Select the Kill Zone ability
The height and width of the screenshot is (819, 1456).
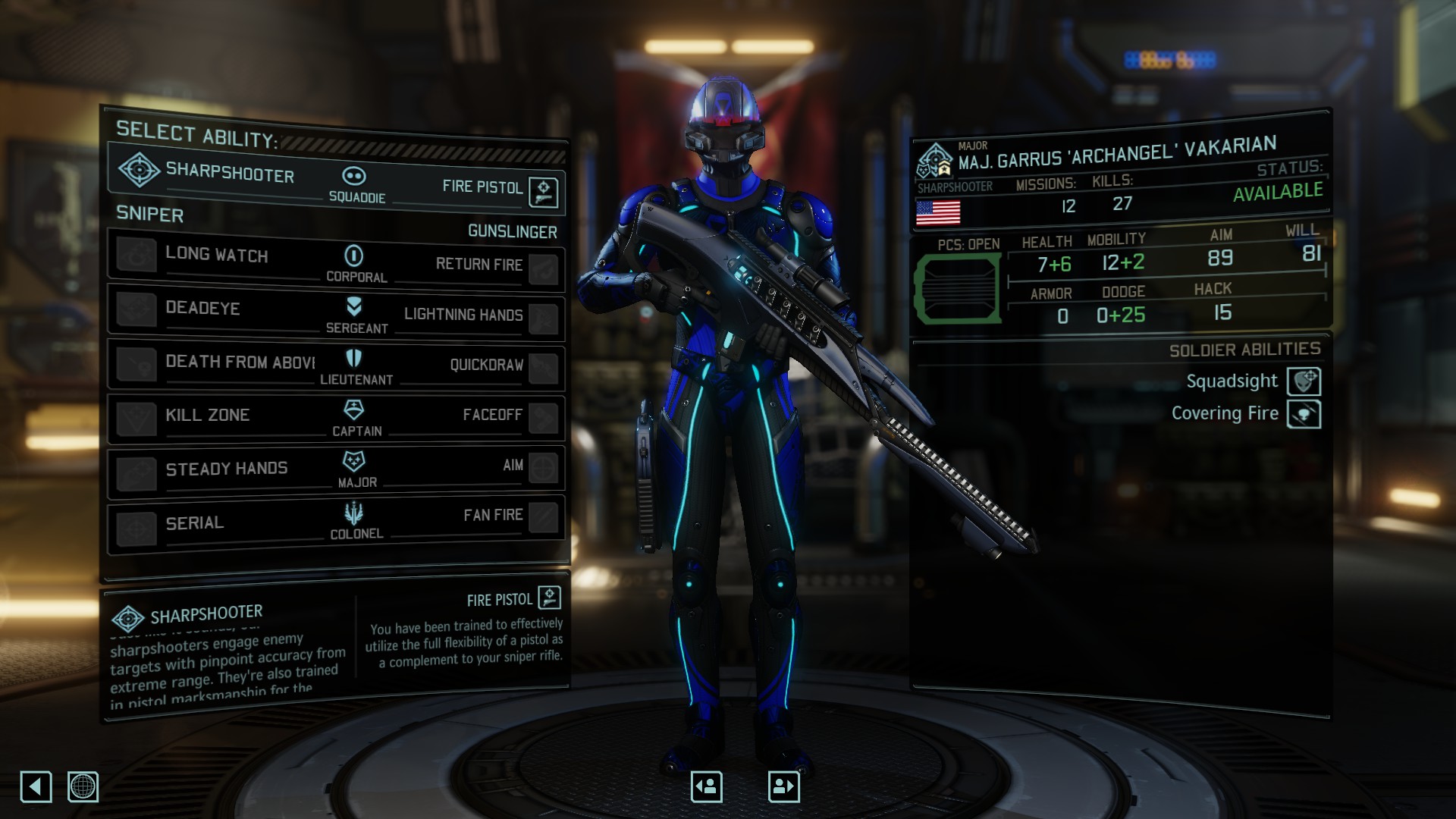[207, 415]
